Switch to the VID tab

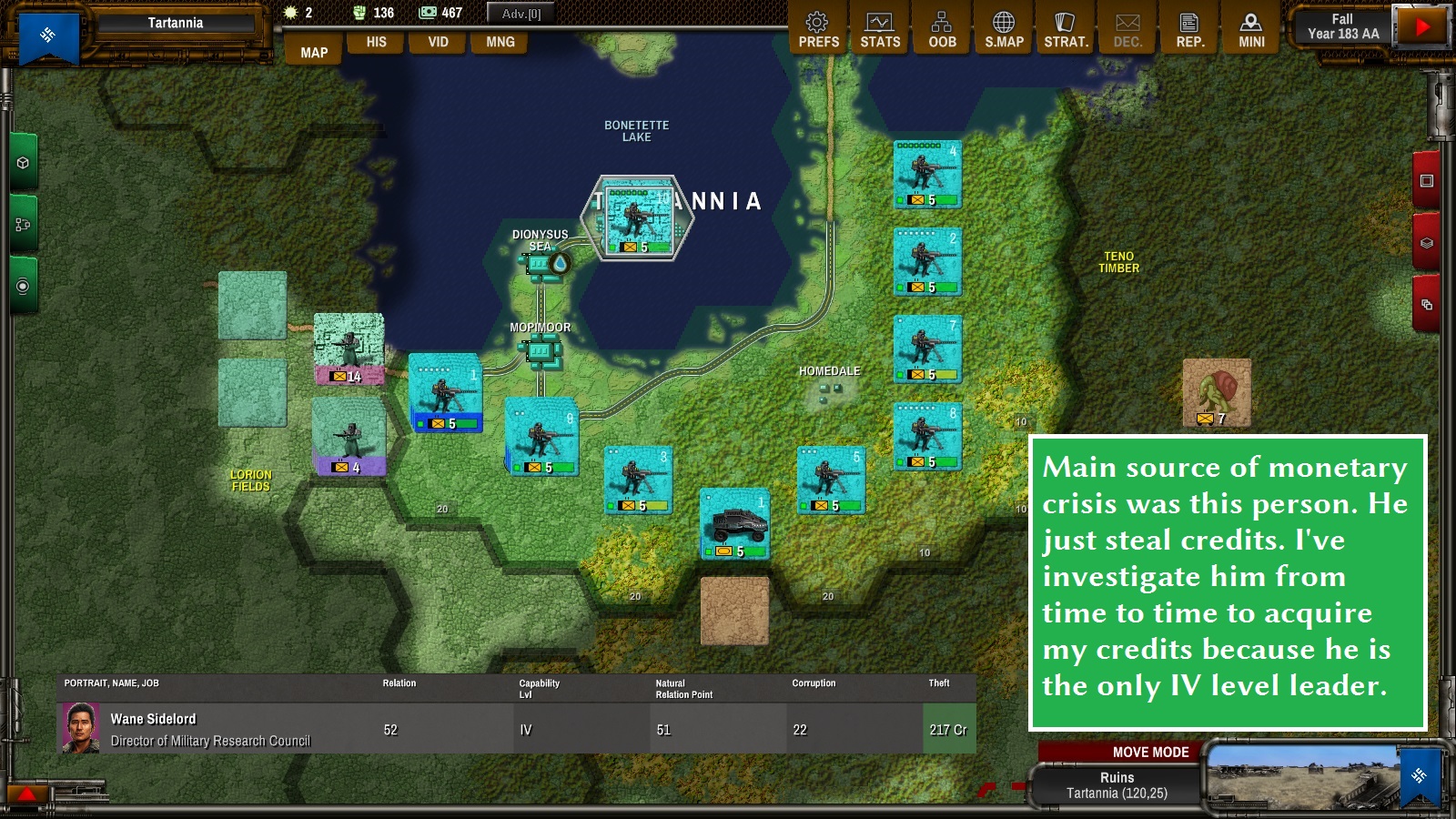(x=438, y=42)
